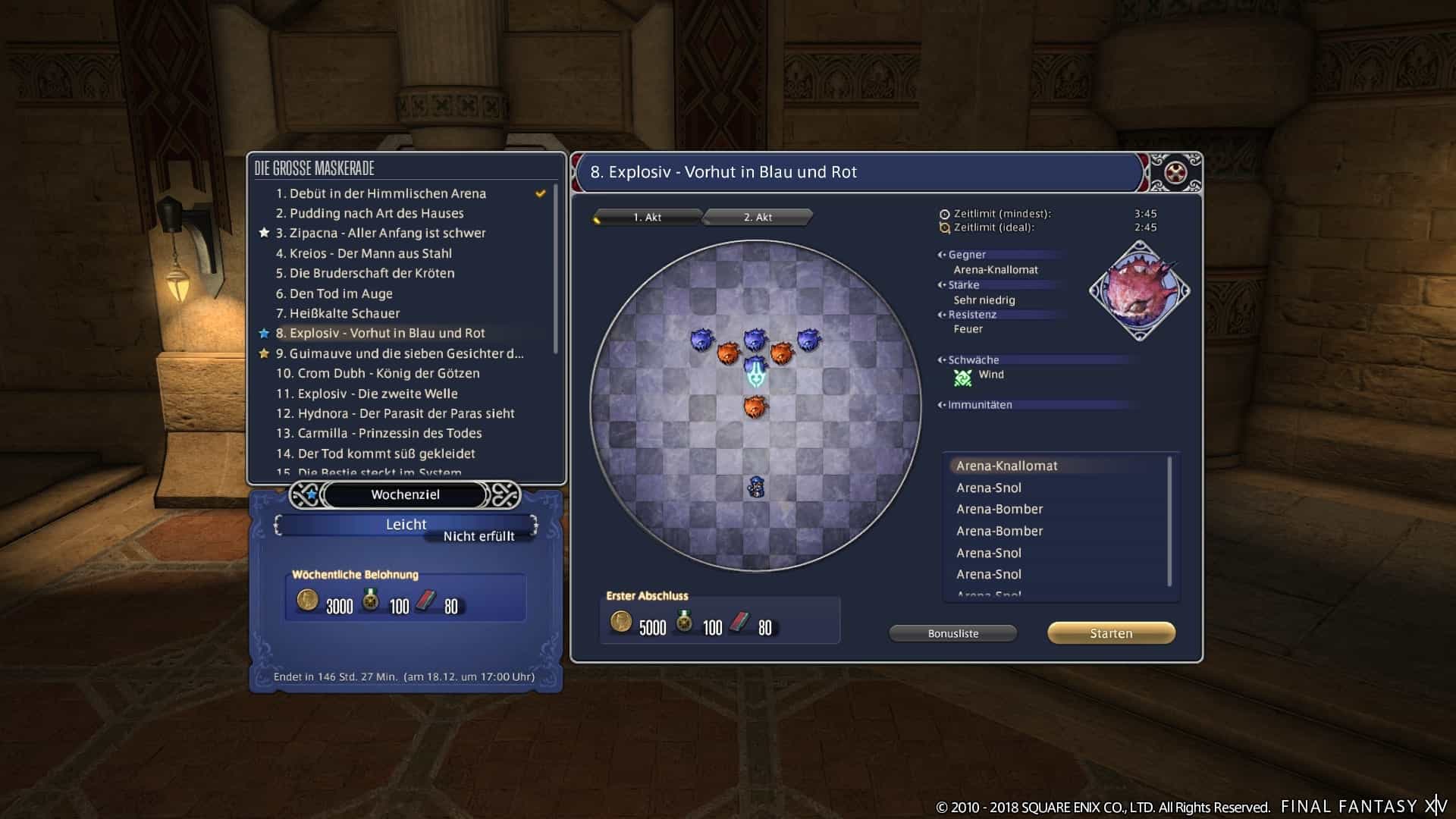
Task: Pick stage 3 Zipacna
Action: 381,234
